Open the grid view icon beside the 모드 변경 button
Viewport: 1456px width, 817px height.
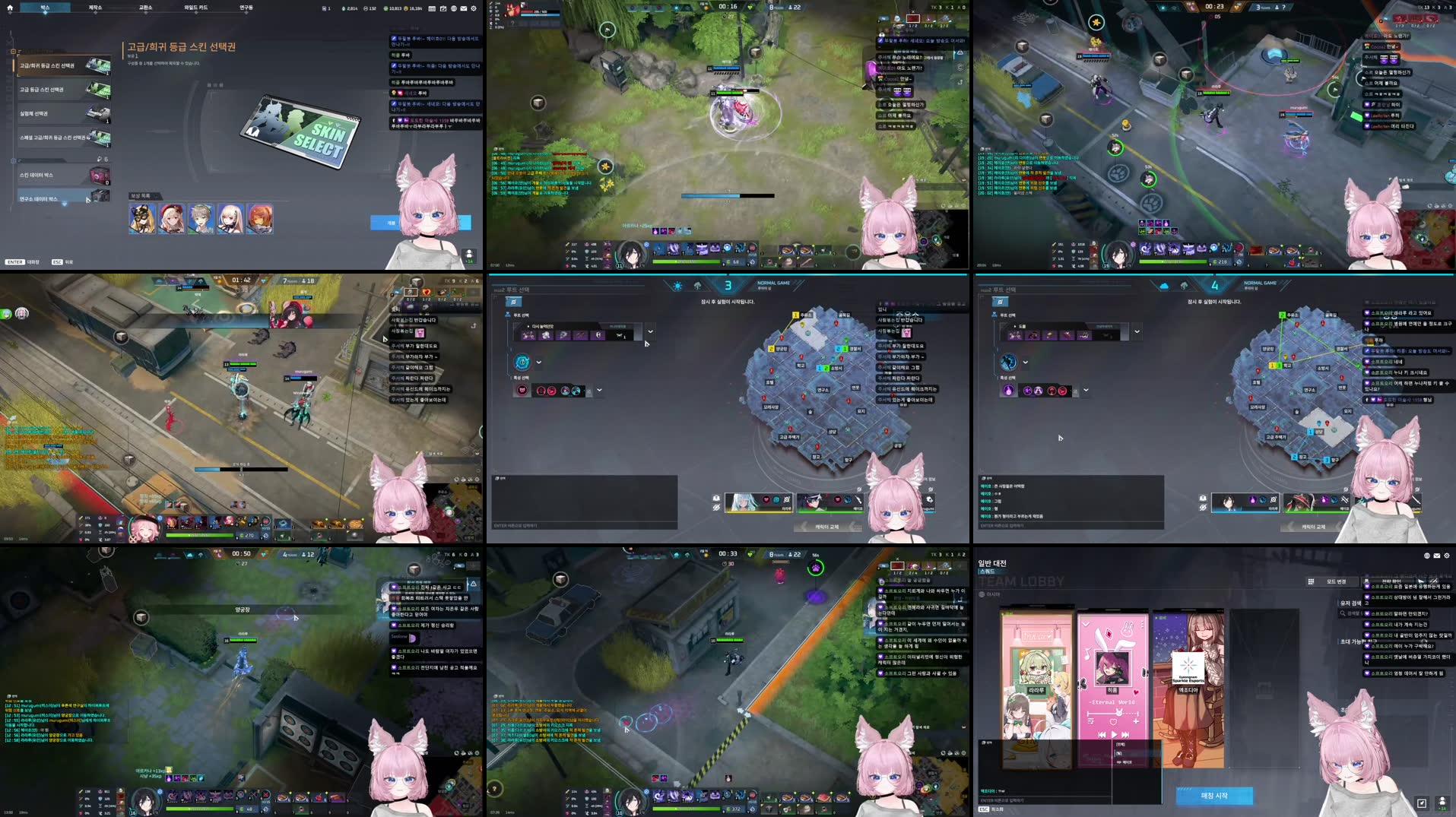tap(1312, 582)
